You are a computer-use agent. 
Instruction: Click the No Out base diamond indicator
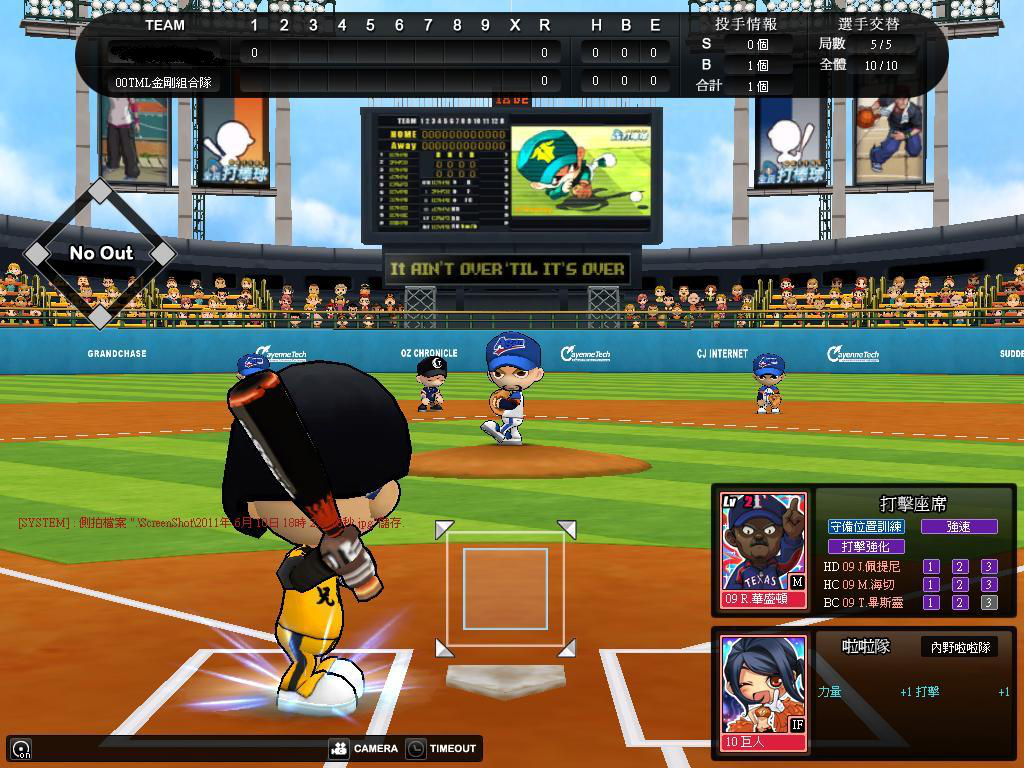tap(100, 253)
